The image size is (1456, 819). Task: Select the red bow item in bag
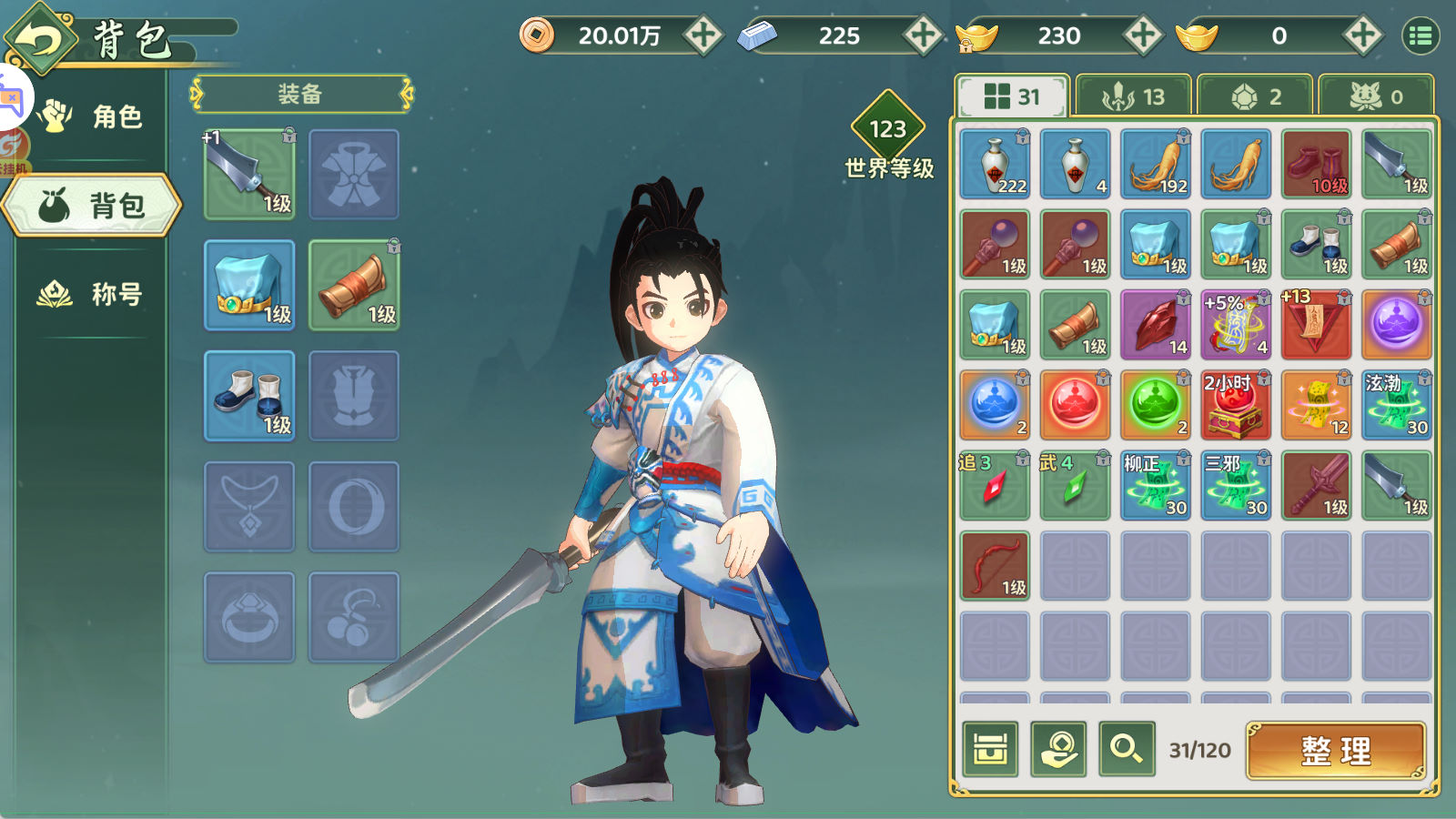[x=995, y=565]
